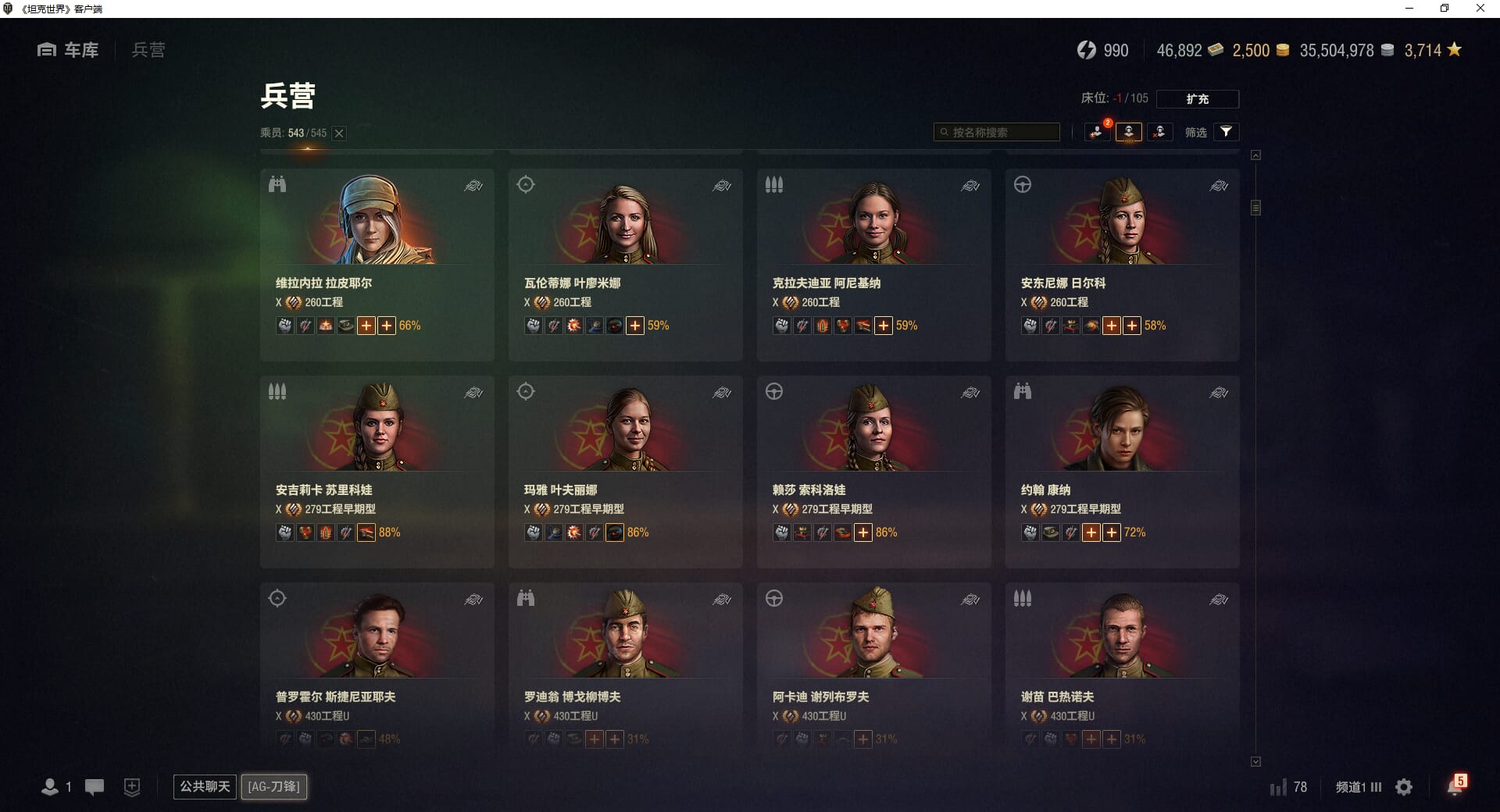Open the recruits icon with red badge
This screenshot has height=812, width=1500.
pos(1098,132)
